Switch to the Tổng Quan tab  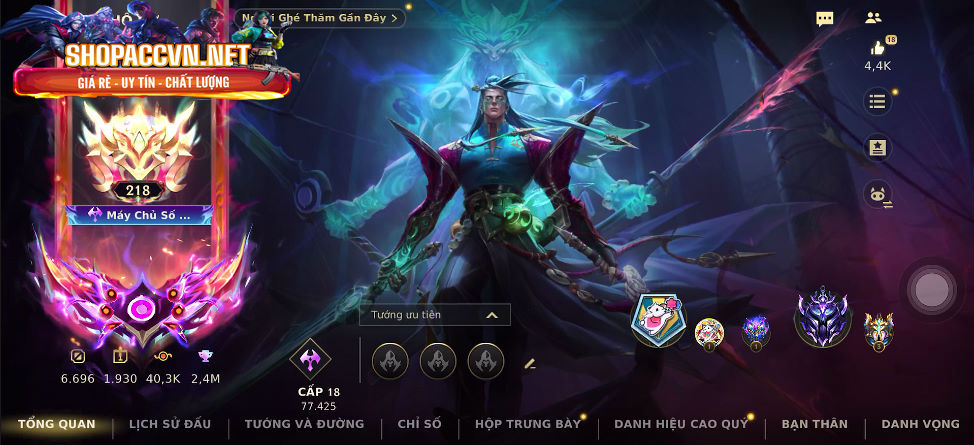pyautogui.click(x=56, y=424)
